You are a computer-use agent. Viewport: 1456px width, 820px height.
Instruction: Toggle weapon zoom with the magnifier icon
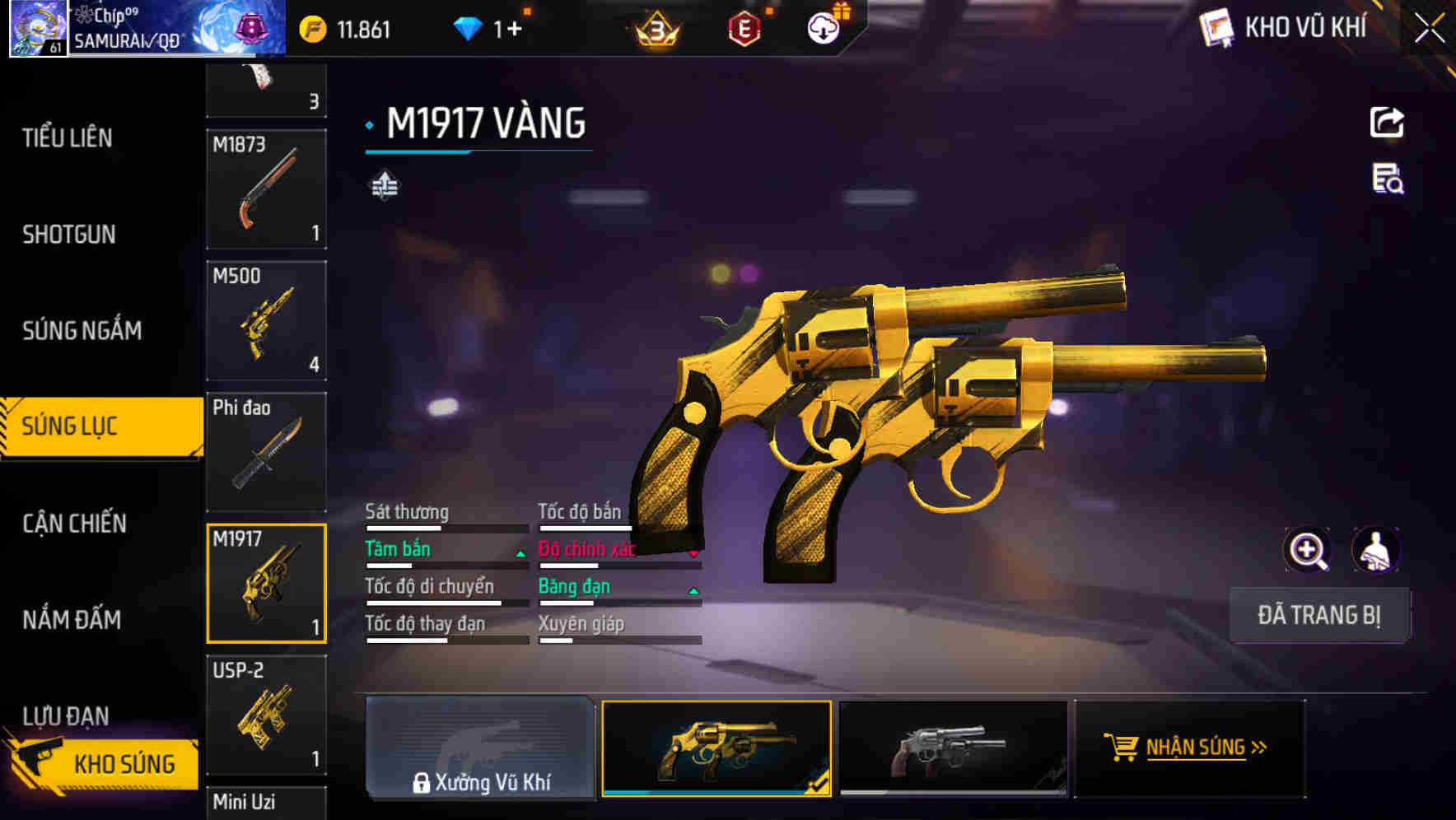(1307, 549)
